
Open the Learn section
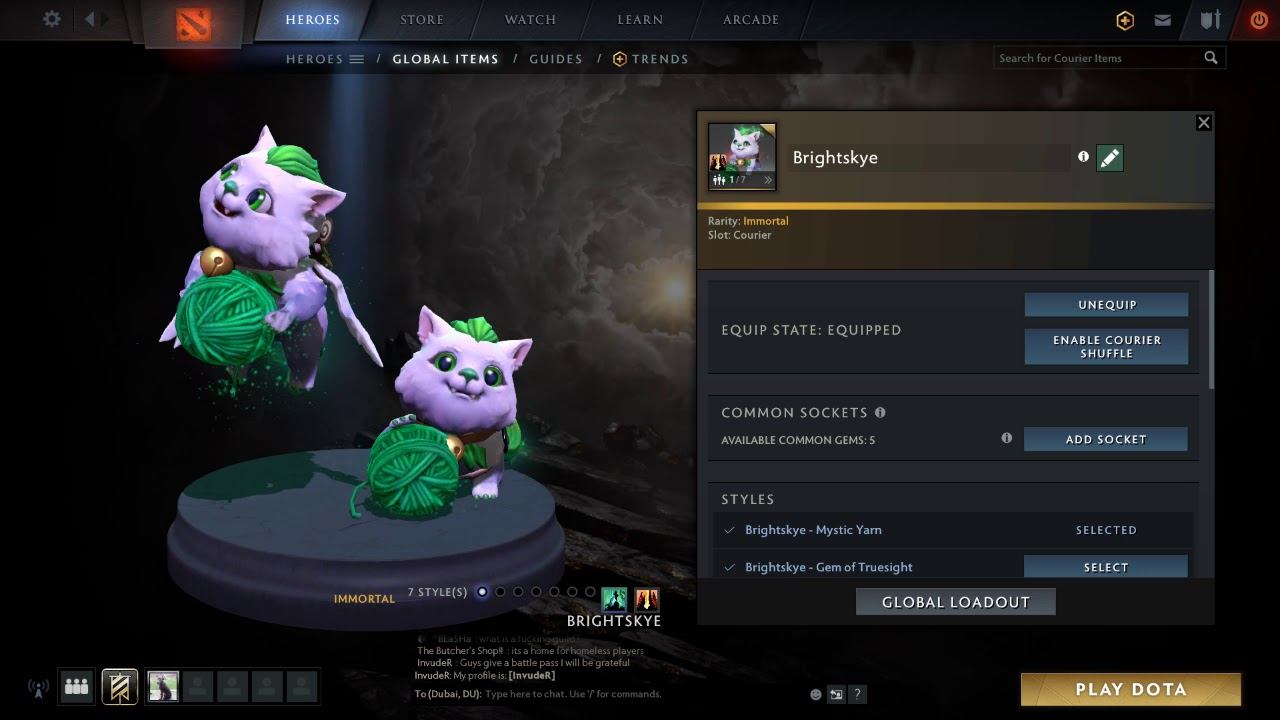click(640, 19)
